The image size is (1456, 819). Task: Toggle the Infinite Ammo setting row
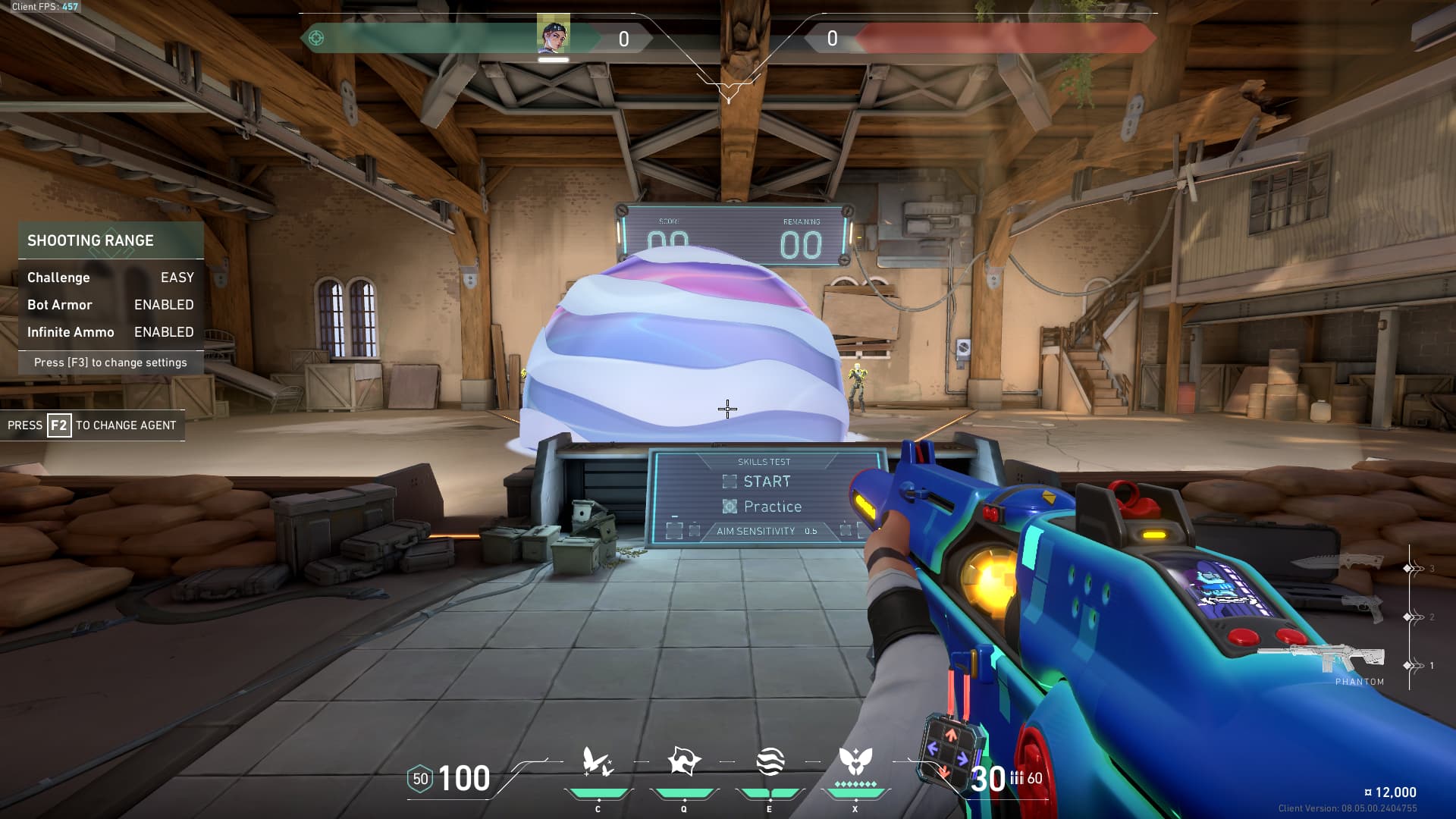pos(111,332)
